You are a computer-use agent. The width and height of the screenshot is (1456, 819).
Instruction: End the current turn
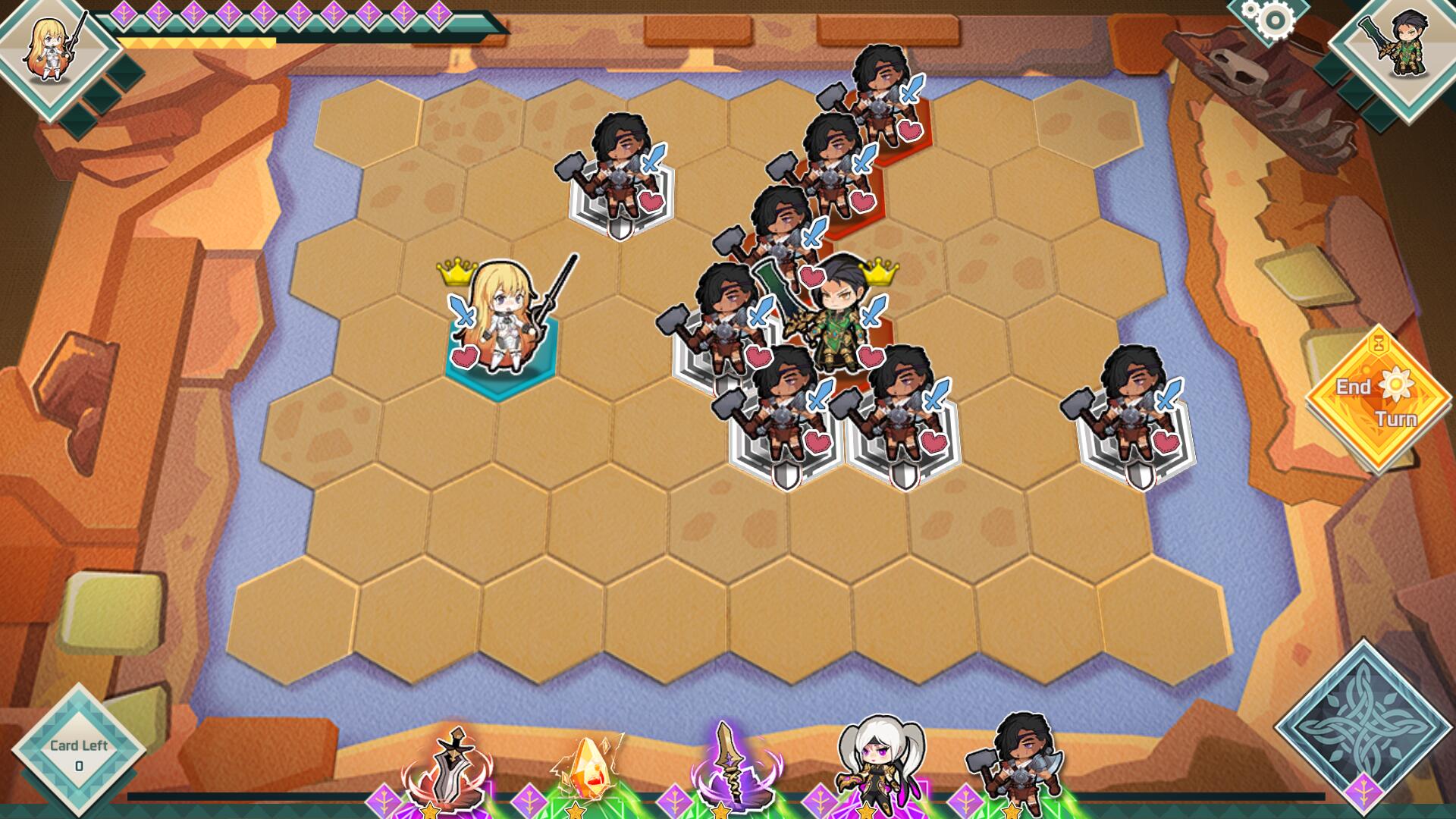coord(1378,400)
